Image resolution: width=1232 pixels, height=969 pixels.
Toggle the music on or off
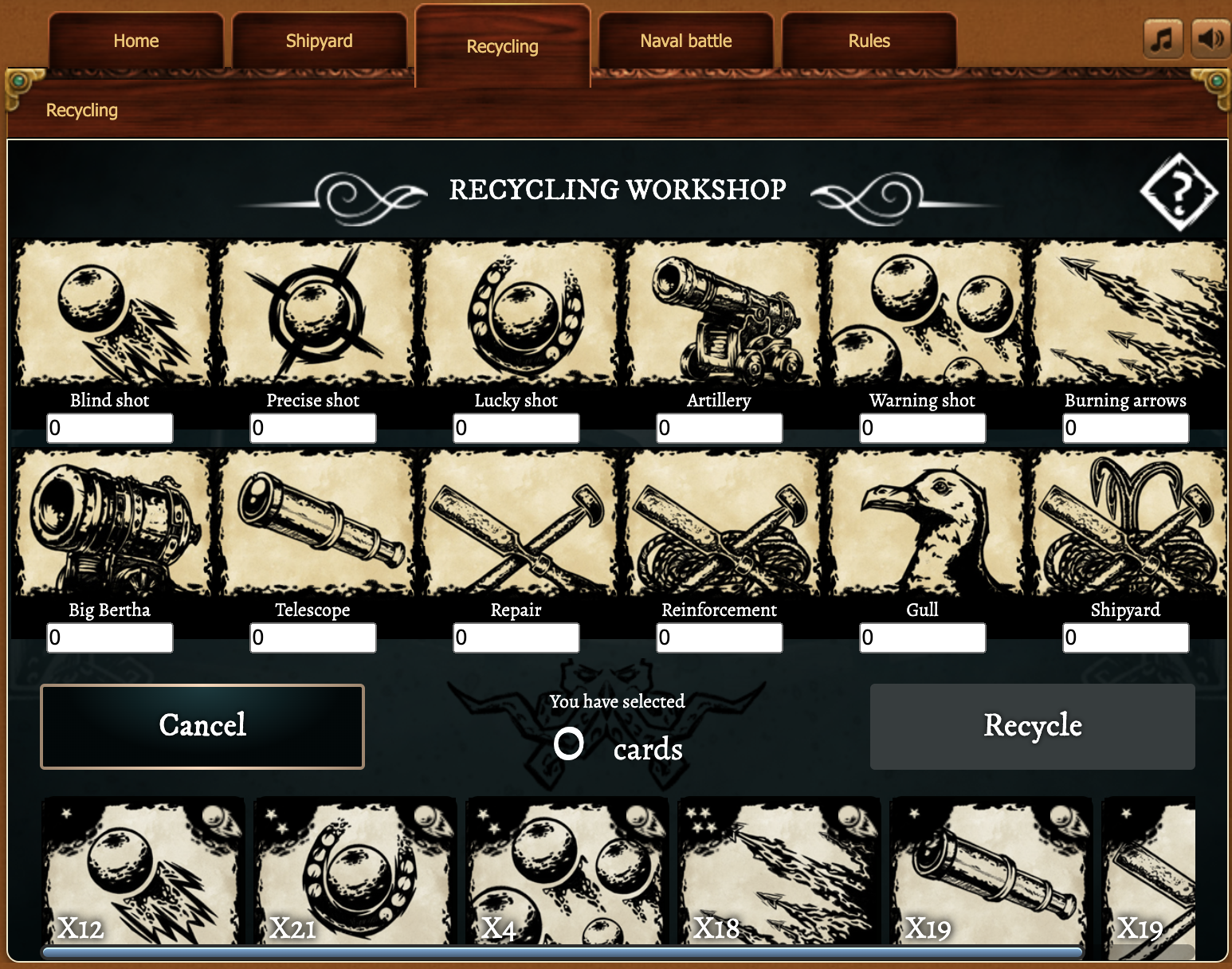point(1163,37)
